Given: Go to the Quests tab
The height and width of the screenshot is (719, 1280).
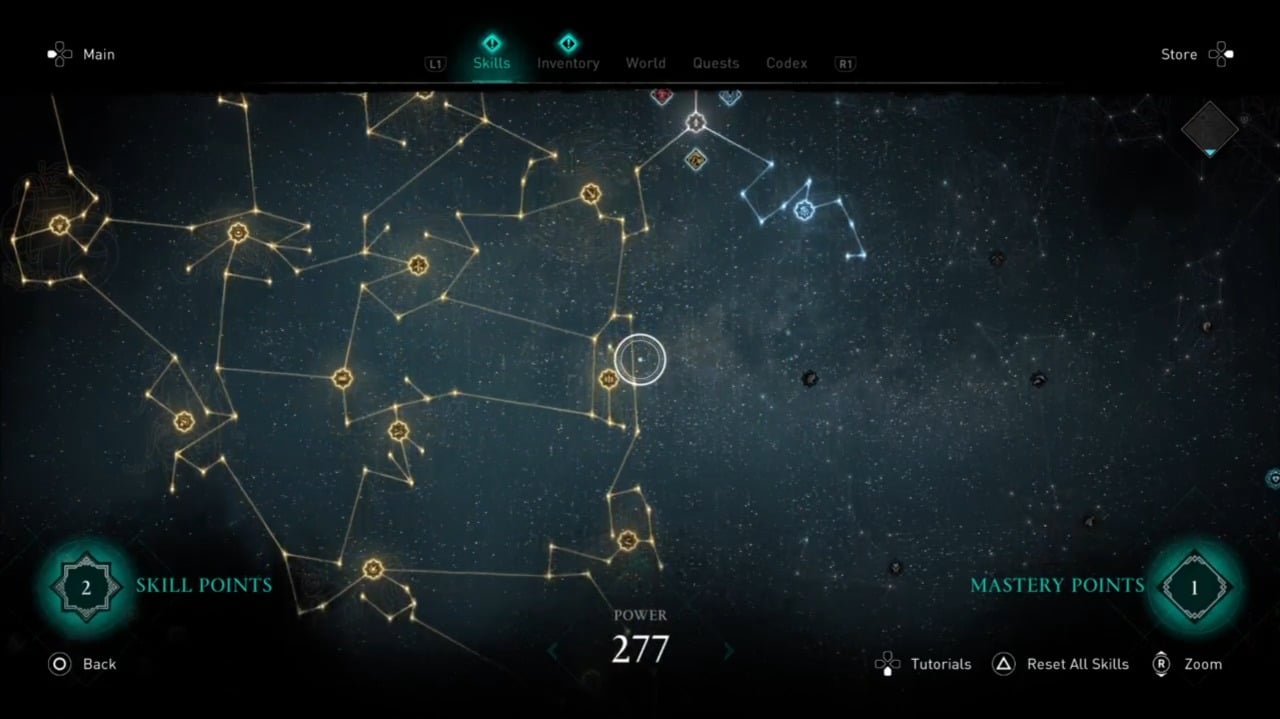Looking at the screenshot, I should [x=716, y=63].
